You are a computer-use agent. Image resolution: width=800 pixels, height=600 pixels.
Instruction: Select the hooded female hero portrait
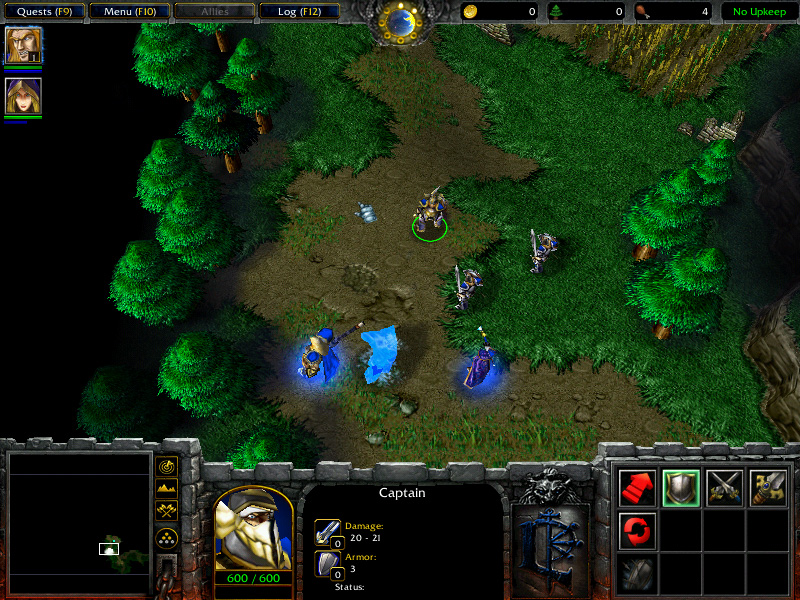(x=22, y=96)
